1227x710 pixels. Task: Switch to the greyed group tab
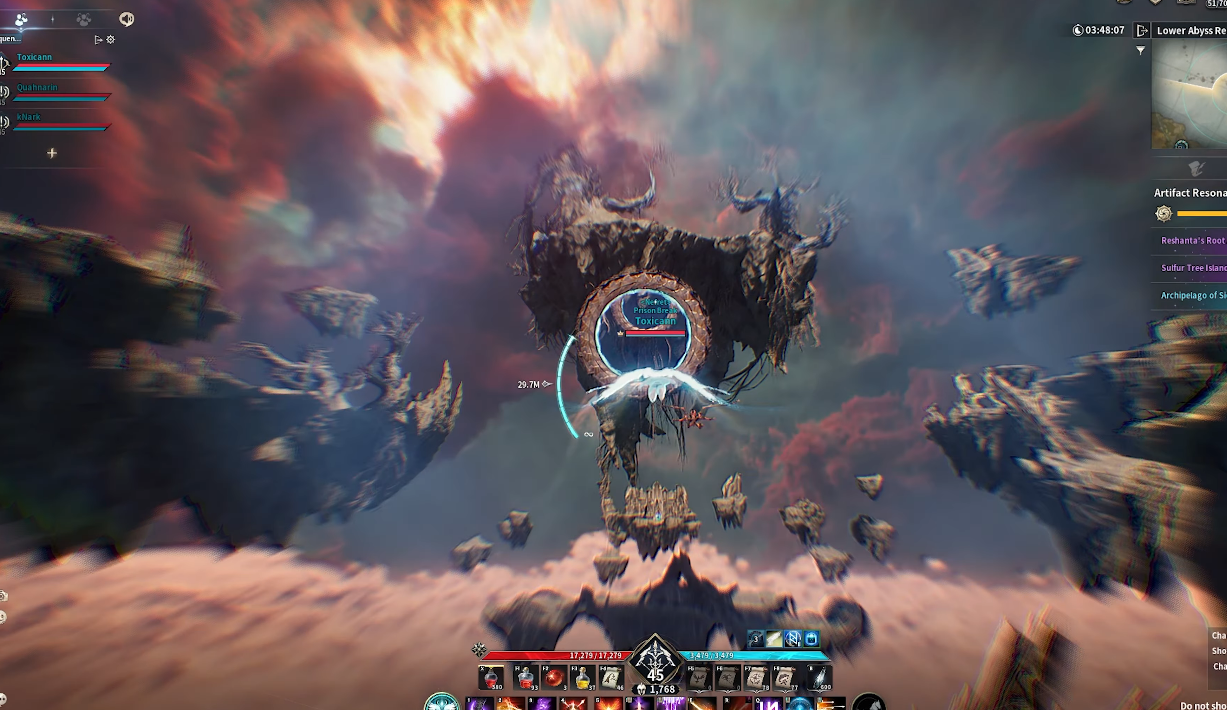[x=85, y=19]
